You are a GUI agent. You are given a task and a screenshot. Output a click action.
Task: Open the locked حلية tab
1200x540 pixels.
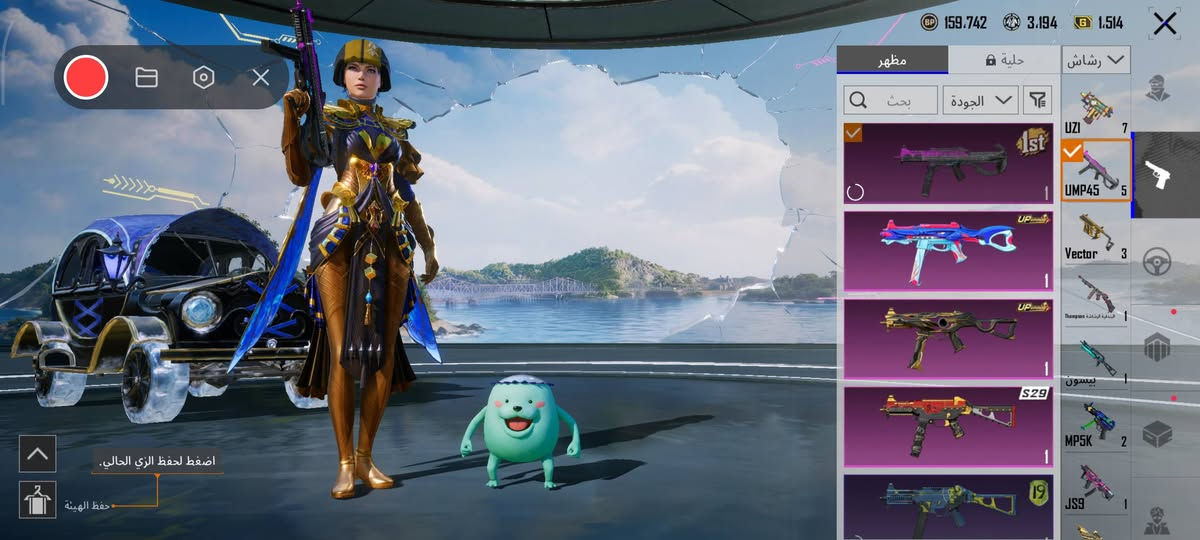coord(1004,60)
